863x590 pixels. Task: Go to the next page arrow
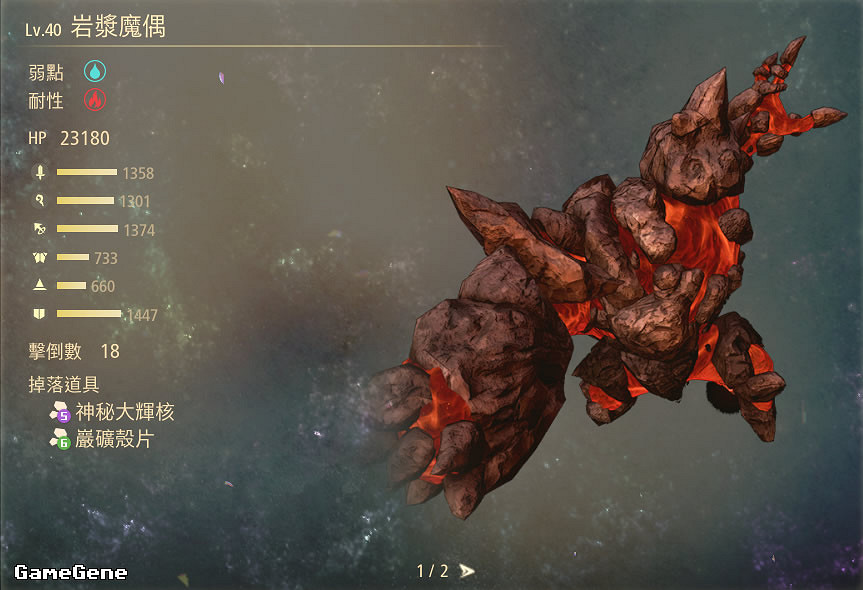[x=467, y=571]
